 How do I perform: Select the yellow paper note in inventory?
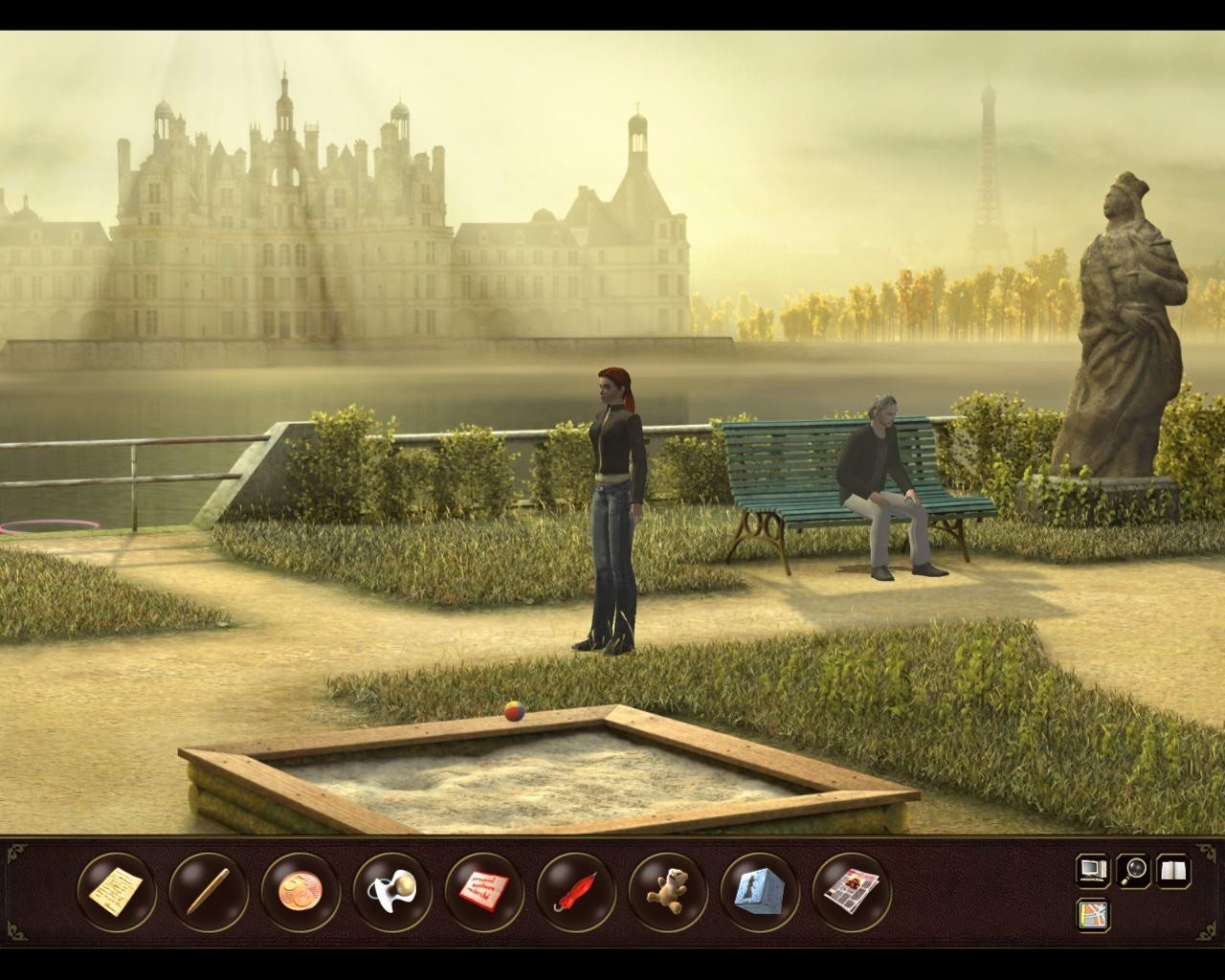[x=116, y=890]
